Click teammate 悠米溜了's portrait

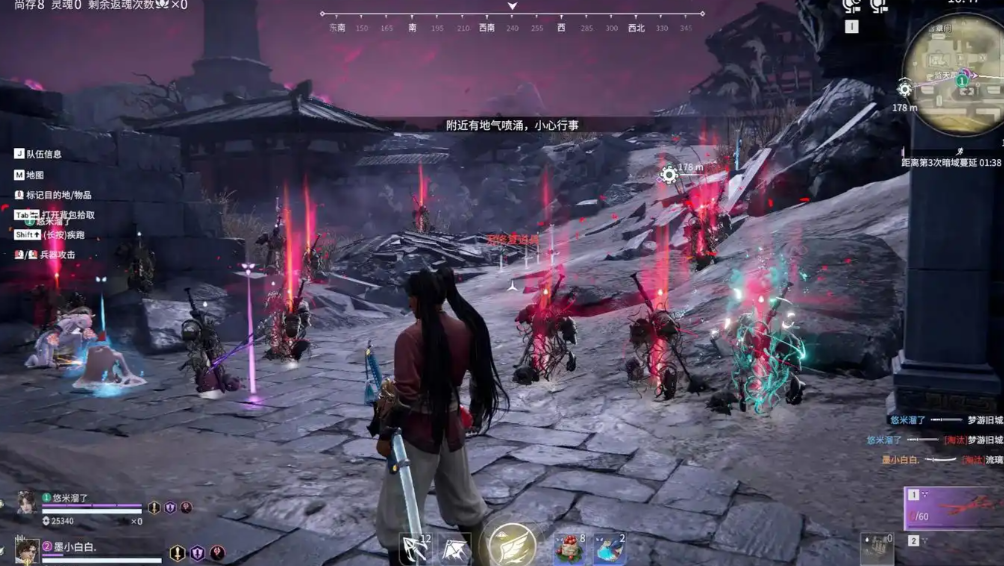pos(26,502)
